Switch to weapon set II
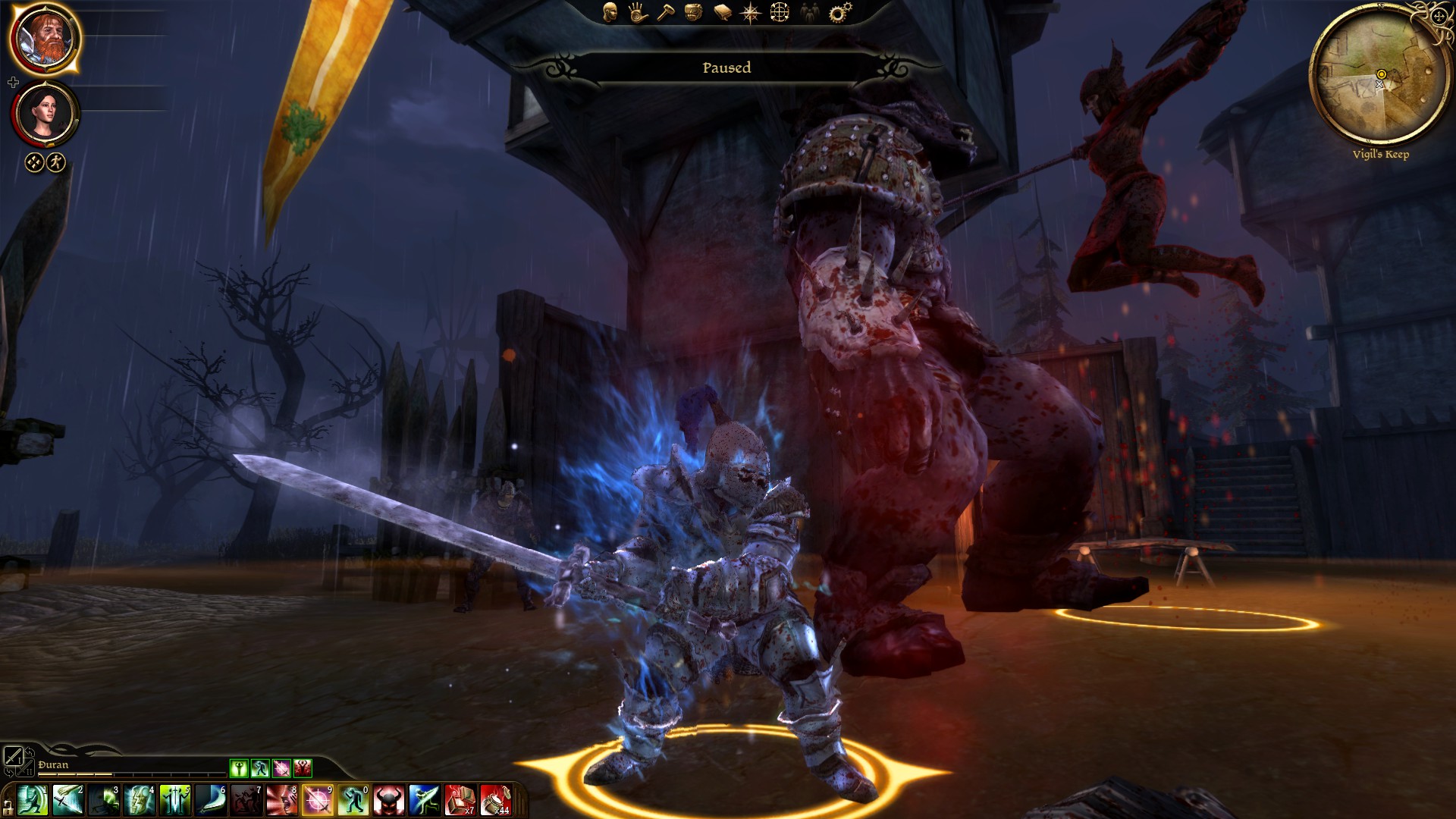Viewport: 1456px width, 819px height. 25,771
